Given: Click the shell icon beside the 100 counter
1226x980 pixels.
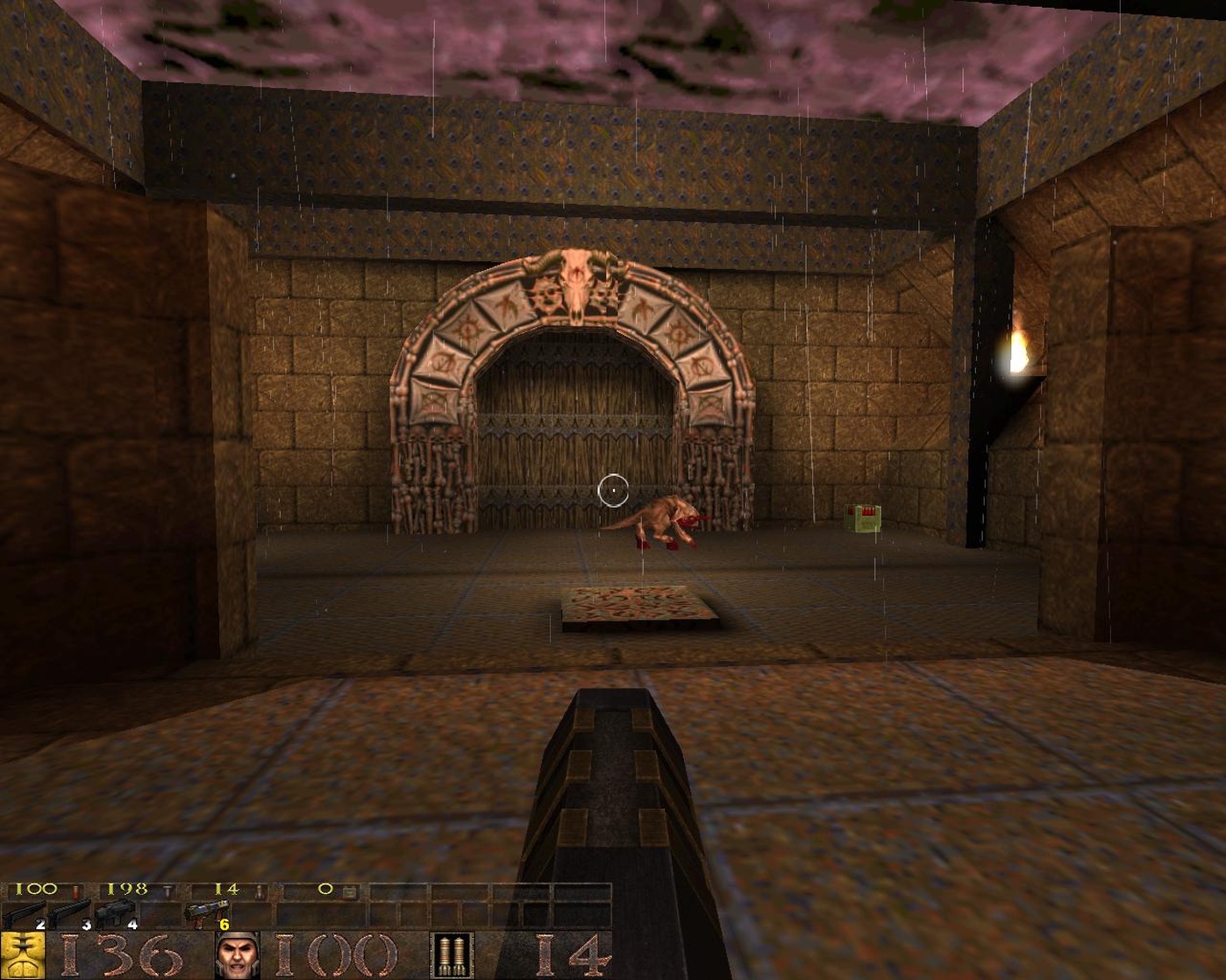Looking at the screenshot, I should pos(75,889).
